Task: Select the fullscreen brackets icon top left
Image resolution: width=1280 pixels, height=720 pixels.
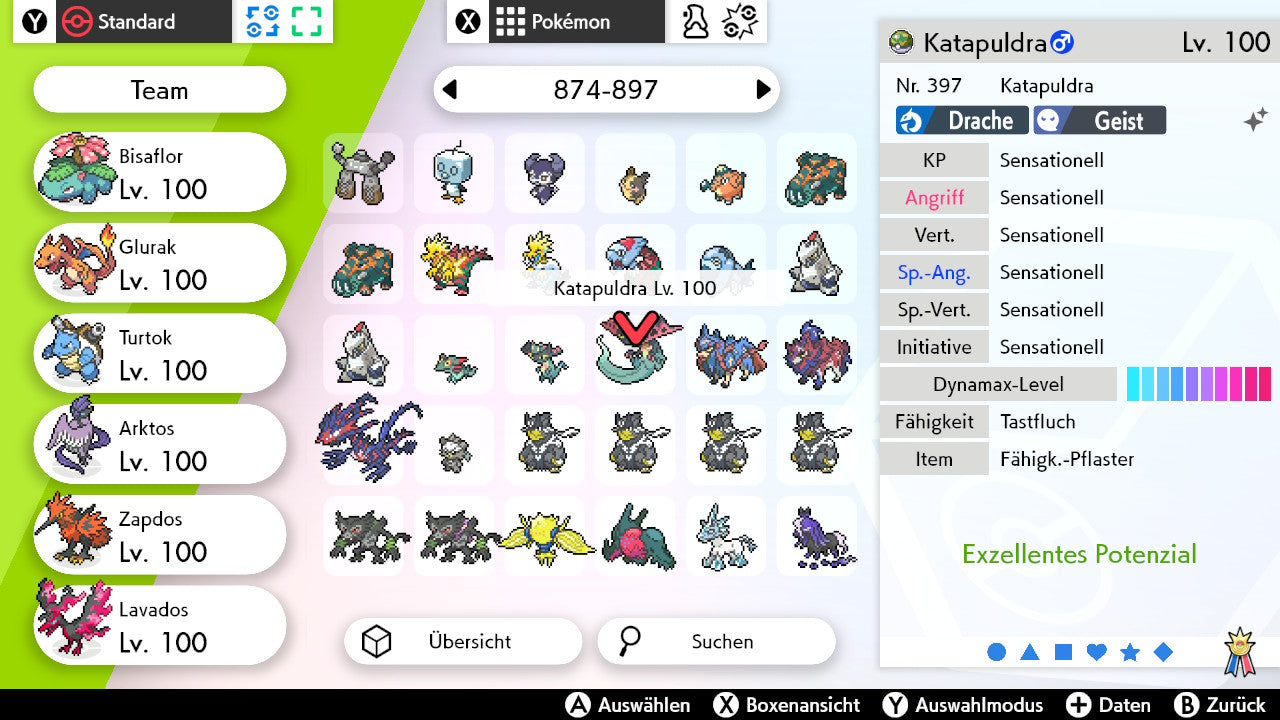Action: pos(307,20)
